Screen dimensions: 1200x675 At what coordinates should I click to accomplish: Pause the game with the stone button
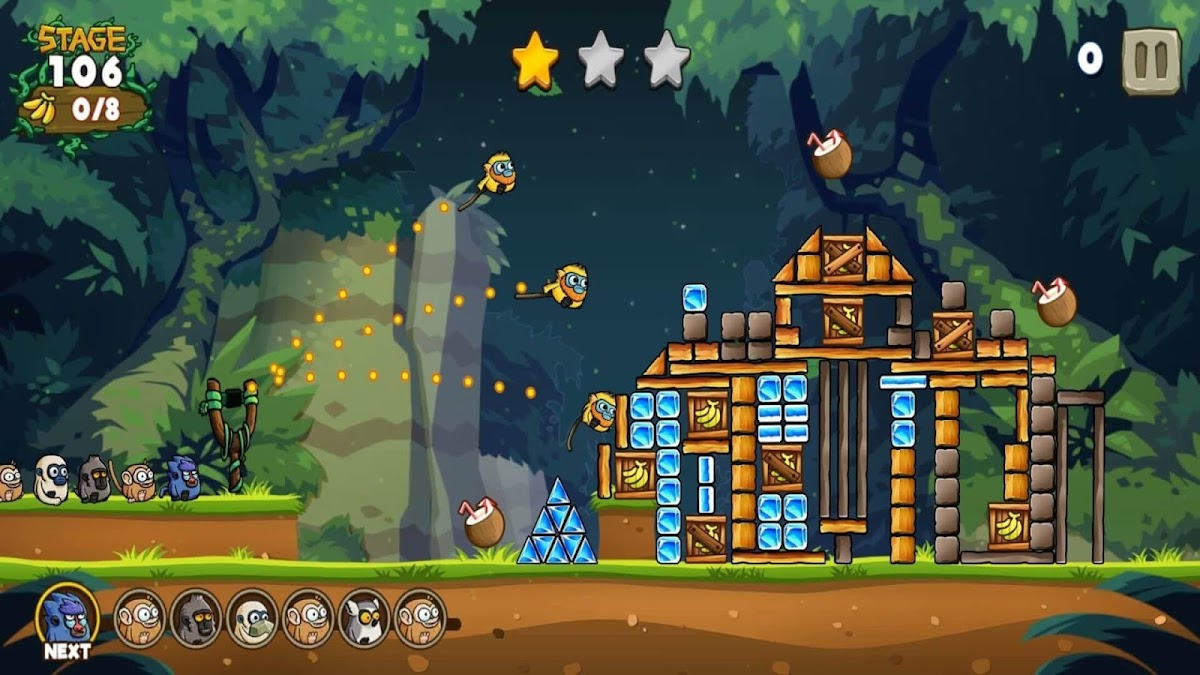(x=1151, y=61)
